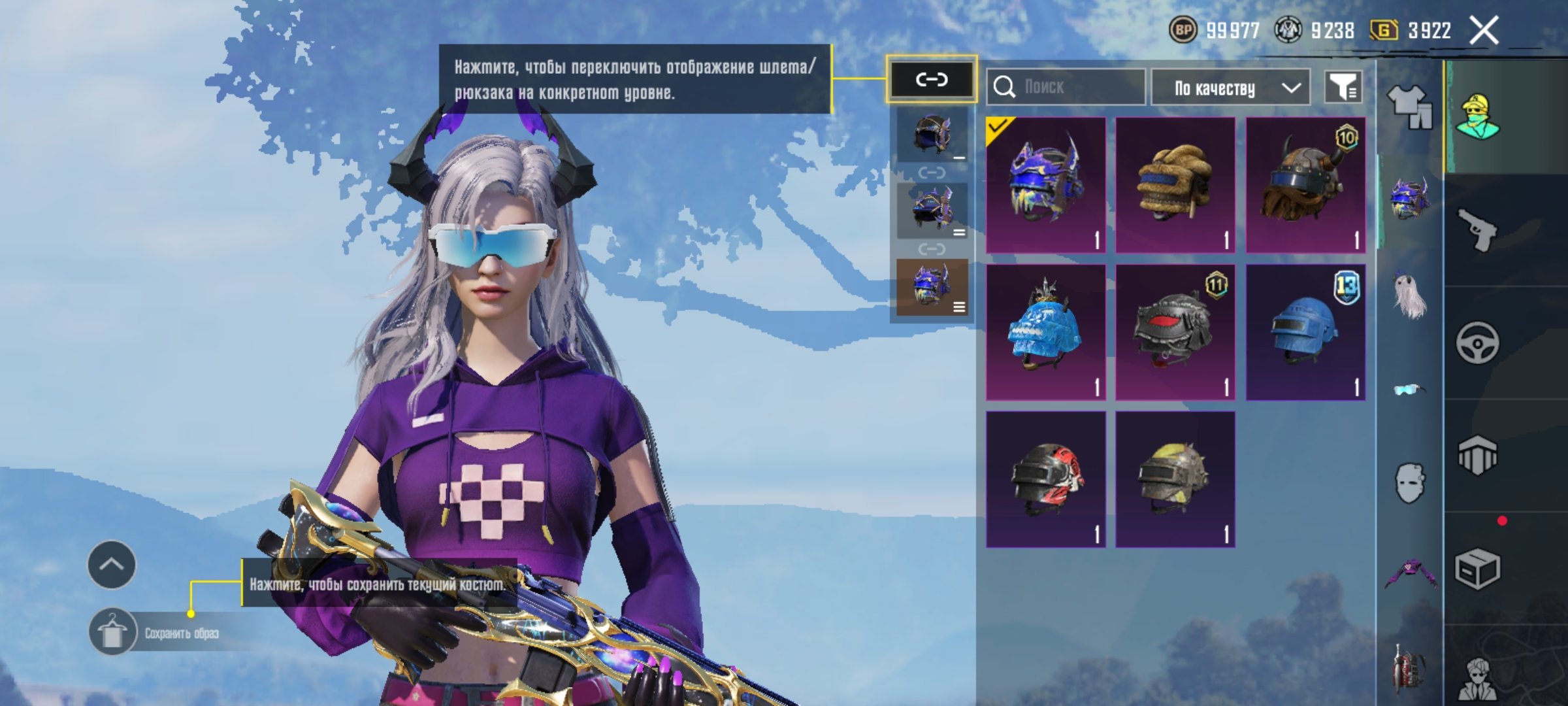Image resolution: width=1568 pixels, height=706 pixels.
Task: Select the plain blue helmet with badge 13
Action: [x=1305, y=332]
